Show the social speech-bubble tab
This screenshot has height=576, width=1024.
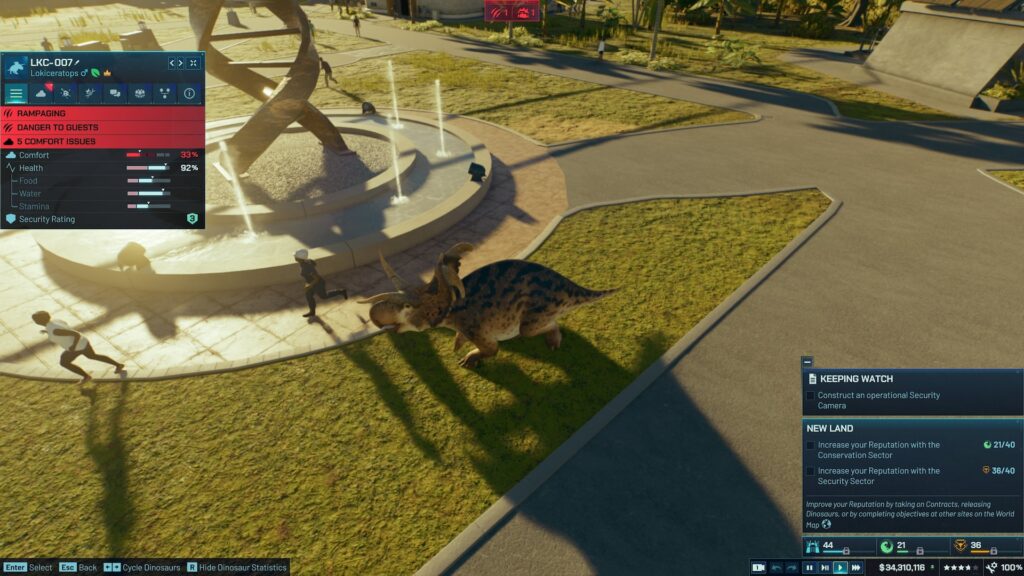coord(114,94)
